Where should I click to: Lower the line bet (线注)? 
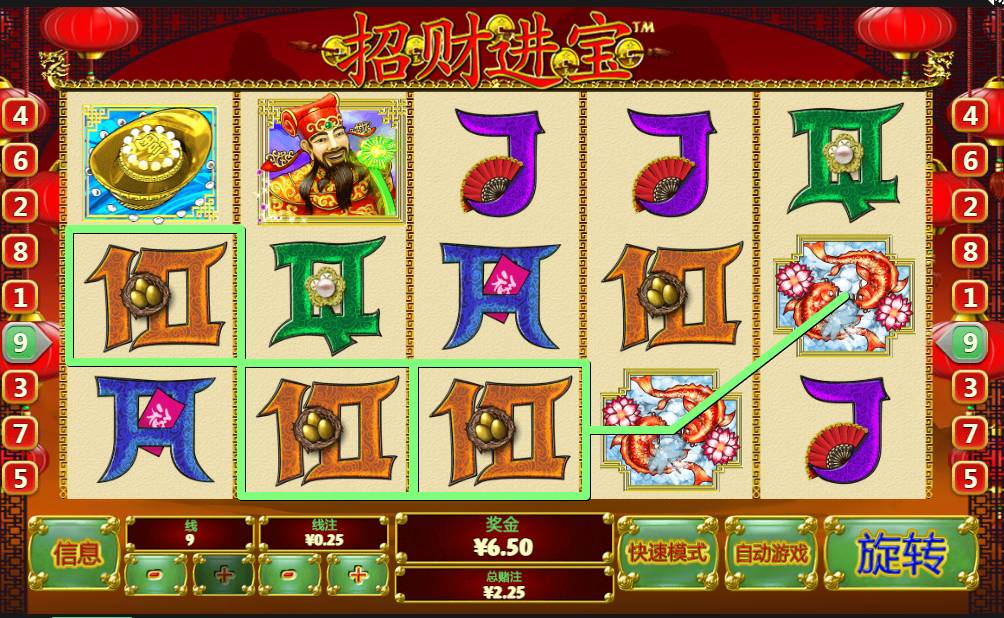[x=289, y=575]
